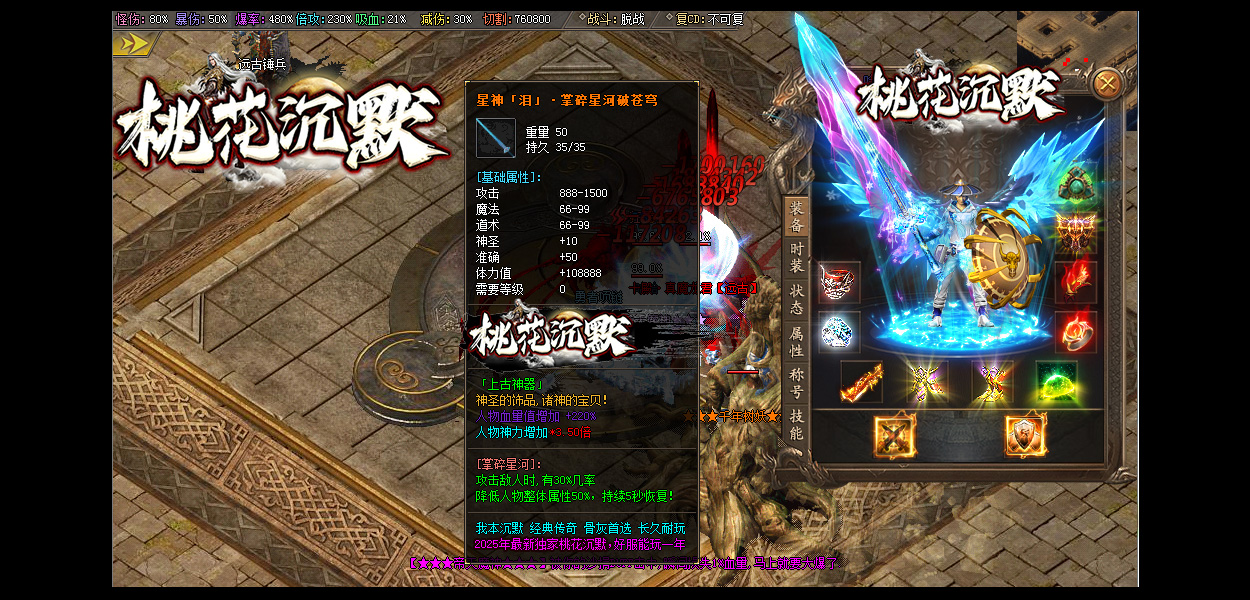Show the 状态 status tab
This screenshot has width=1250, height=600.
click(x=796, y=299)
